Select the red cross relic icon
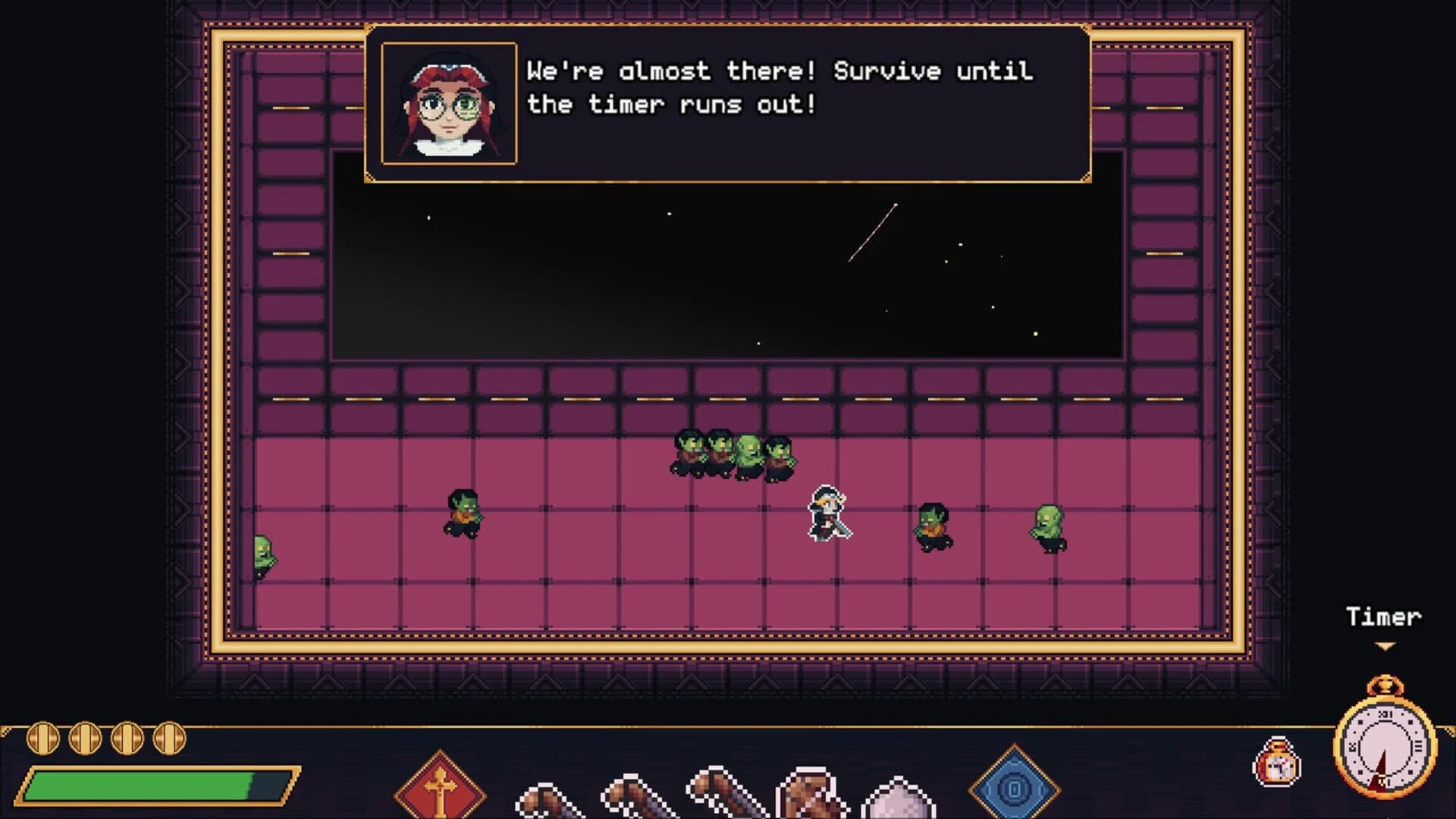Viewport: 1456px width, 819px height. 438,789
